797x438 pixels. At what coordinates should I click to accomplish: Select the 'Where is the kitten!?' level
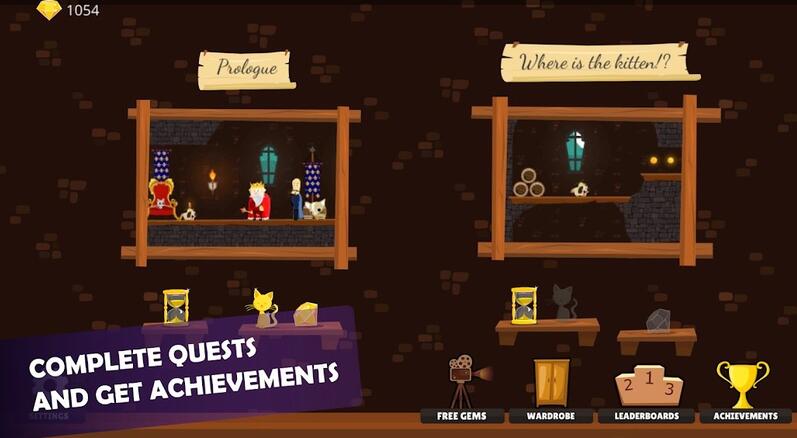coord(597,180)
